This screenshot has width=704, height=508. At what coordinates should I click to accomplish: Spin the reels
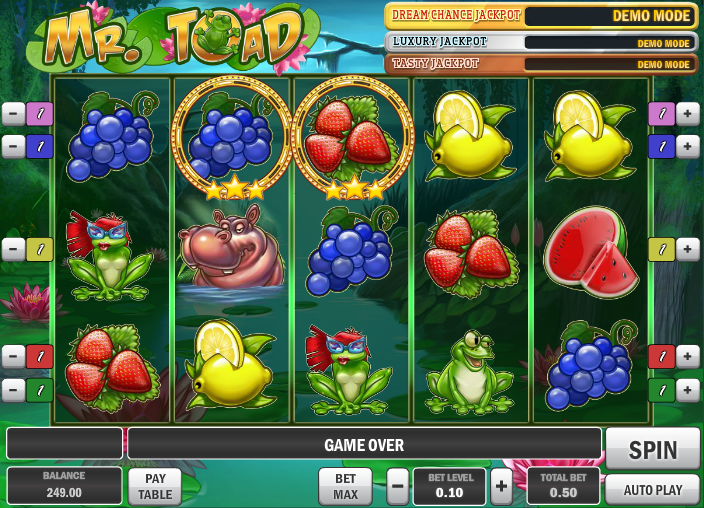[x=652, y=449]
